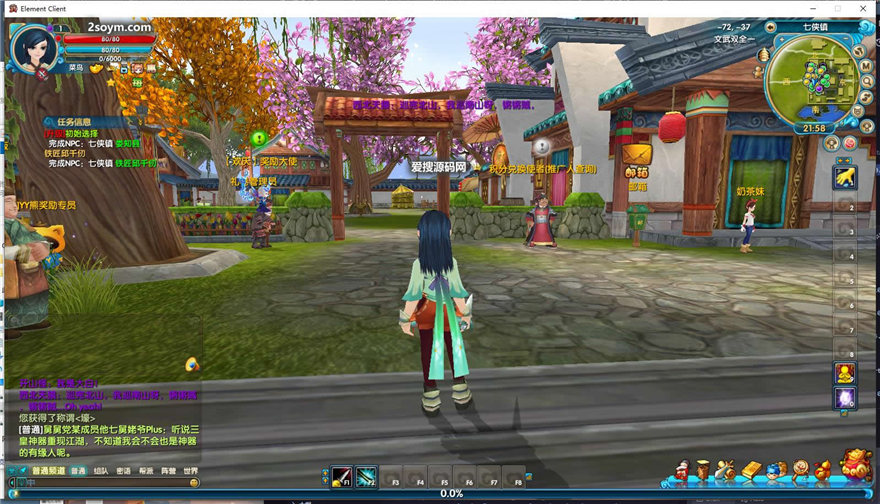Image resolution: width=880 pixels, height=504 pixels.
Task: Activate the F2 cyan slash skill
Action: click(367, 476)
